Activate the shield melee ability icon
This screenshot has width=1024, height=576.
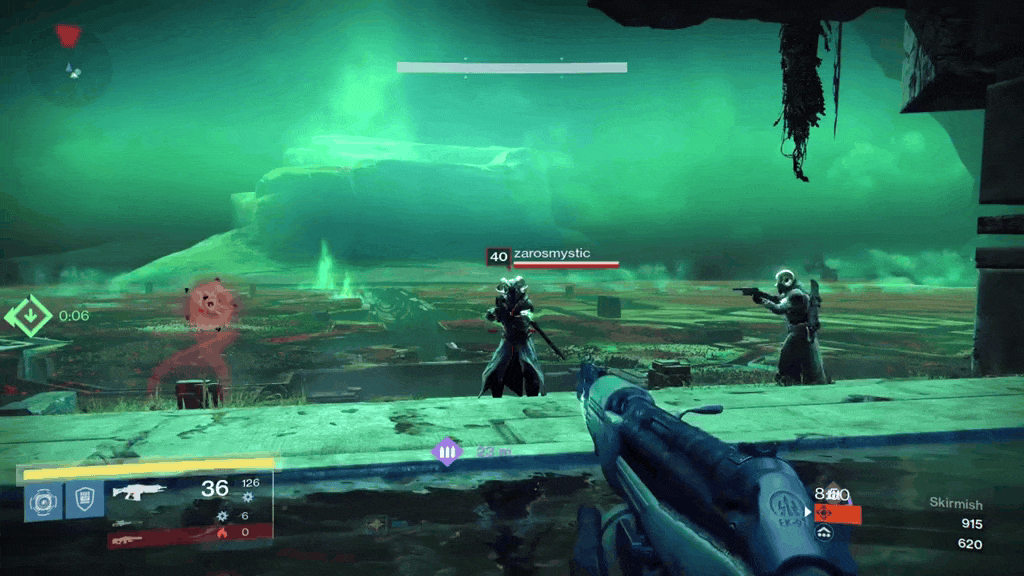click(x=84, y=500)
